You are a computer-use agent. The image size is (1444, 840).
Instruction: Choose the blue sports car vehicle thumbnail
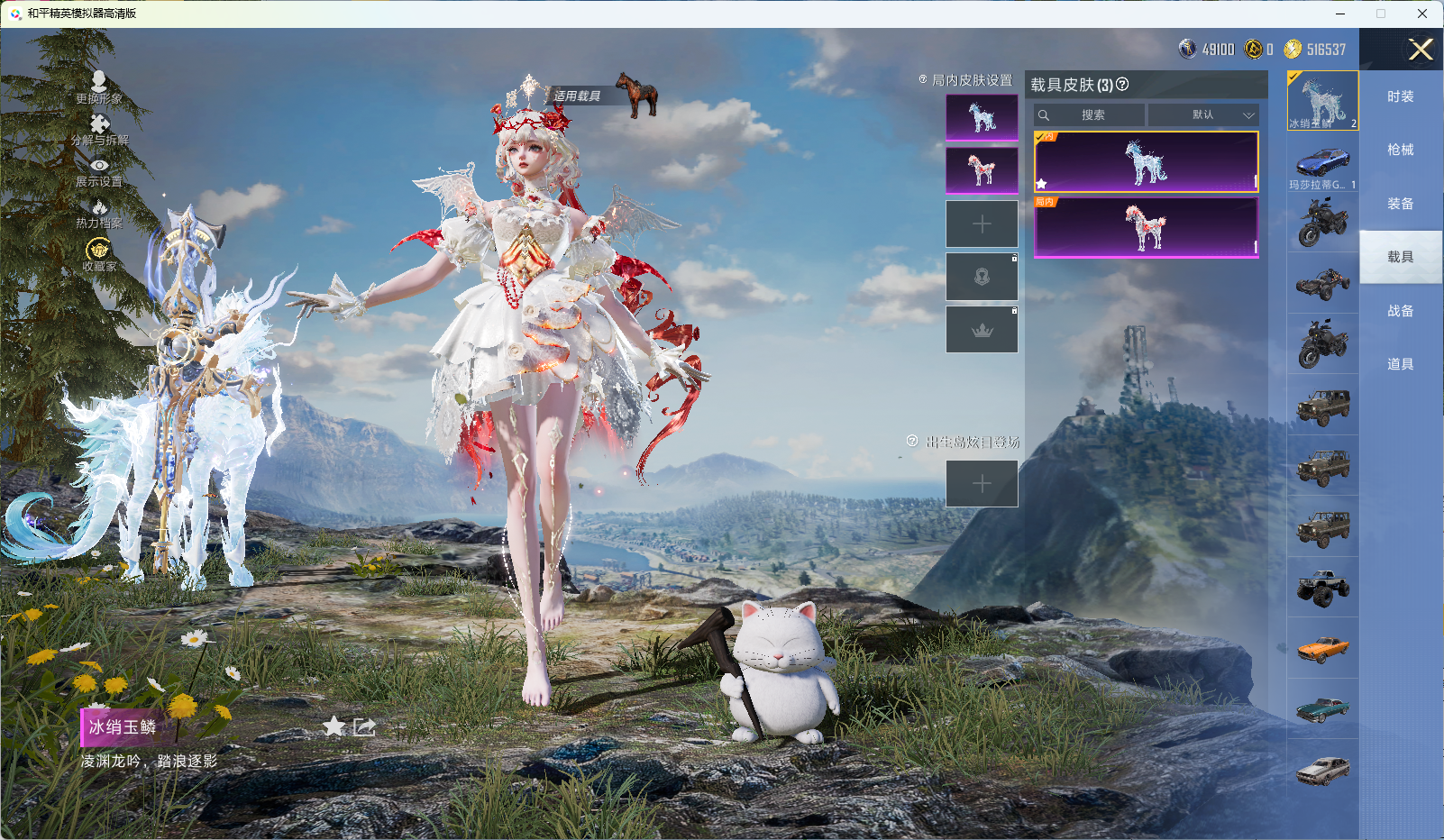click(1322, 162)
